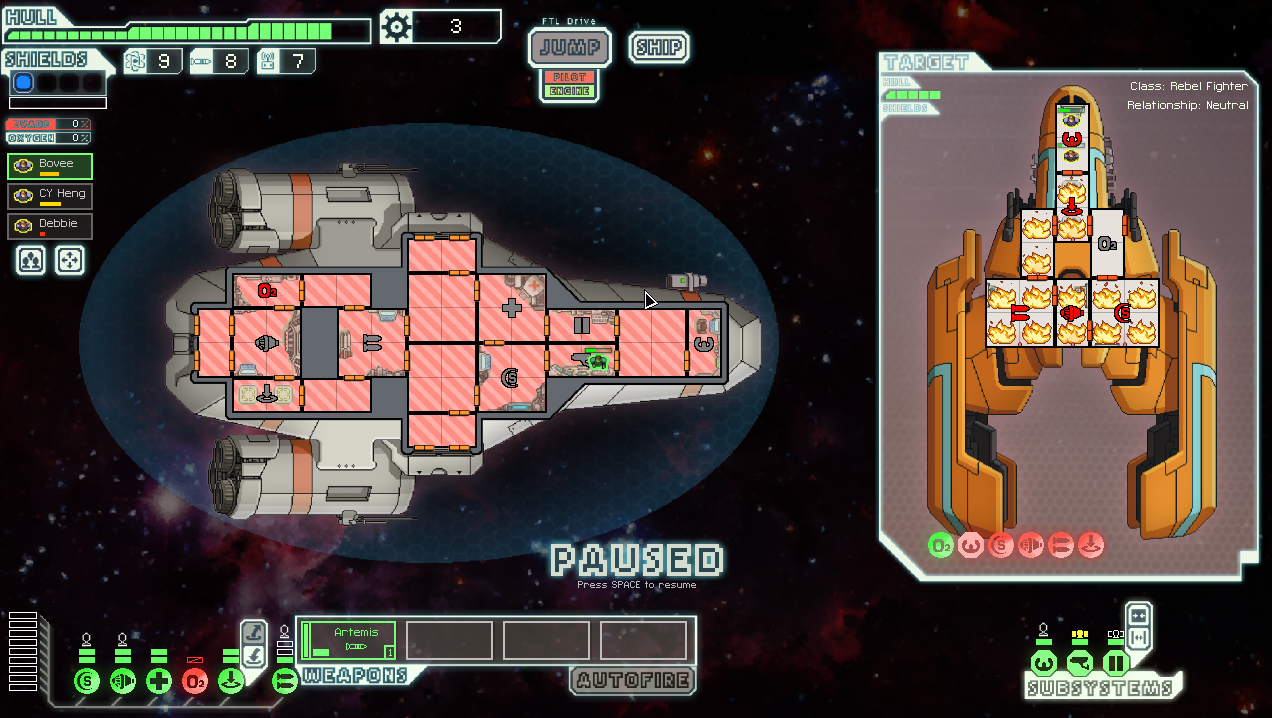
Task: Click the medbay system cross icon
Action: (159, 682)
